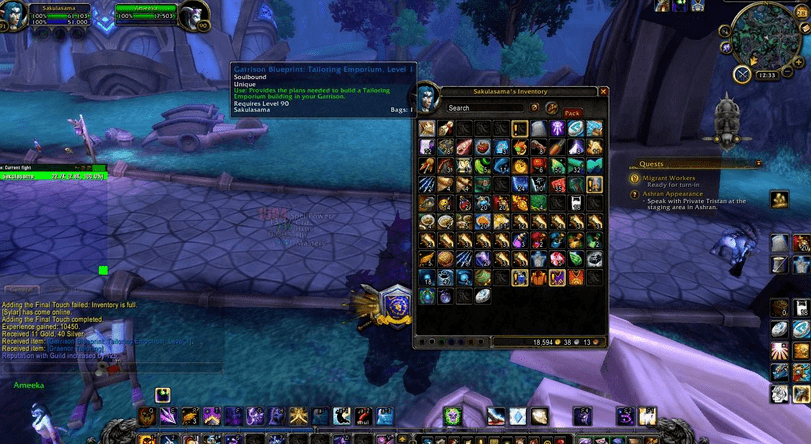Click the green square on damage meter panel
Screen dimensions: 811x444
pyautogui.click(x=102, y=270)
